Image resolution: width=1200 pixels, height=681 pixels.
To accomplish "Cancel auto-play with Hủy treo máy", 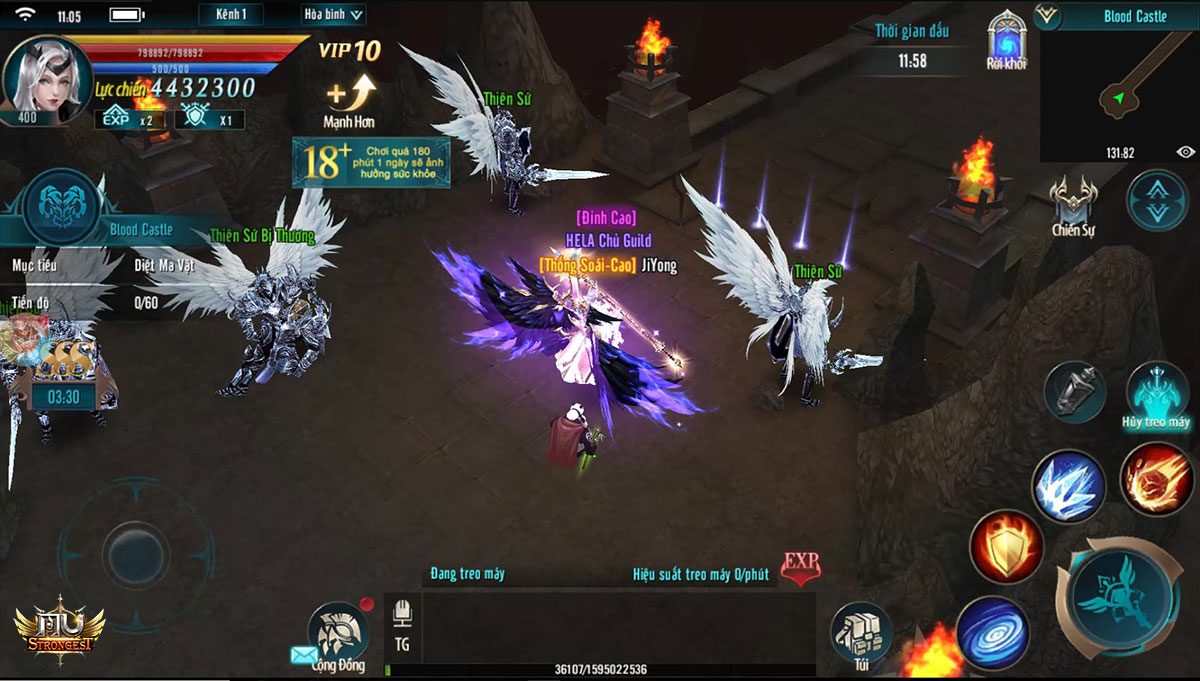I will coord(1157,395).
